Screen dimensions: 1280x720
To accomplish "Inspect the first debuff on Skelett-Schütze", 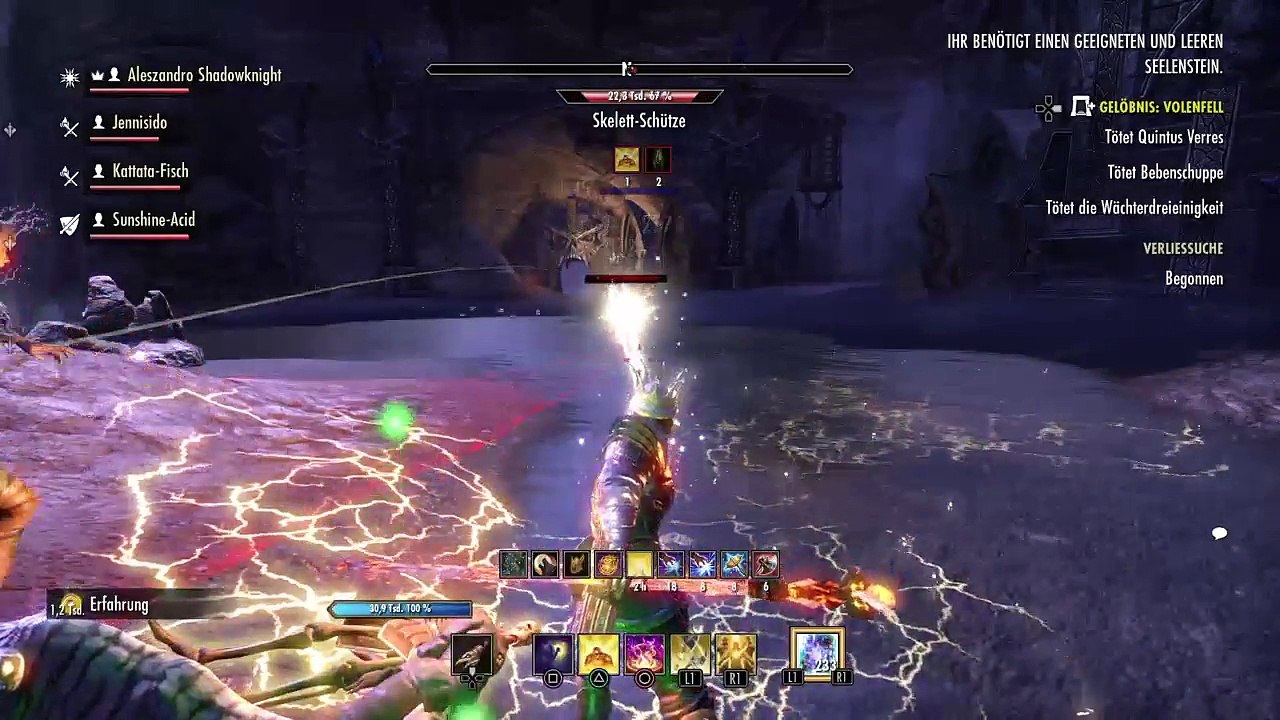I will click(627, 159).
